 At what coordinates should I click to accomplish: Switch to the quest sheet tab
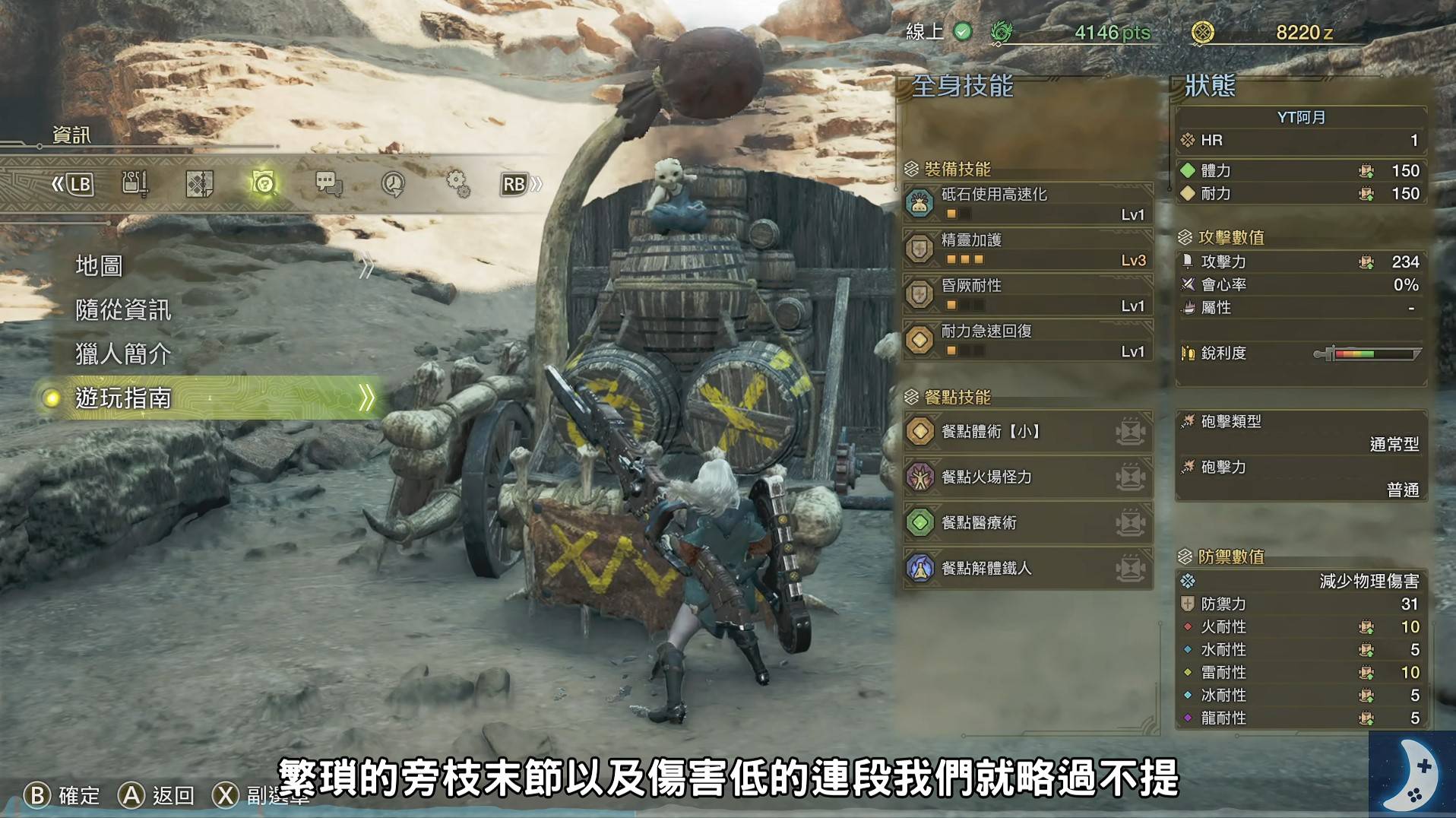199,184
